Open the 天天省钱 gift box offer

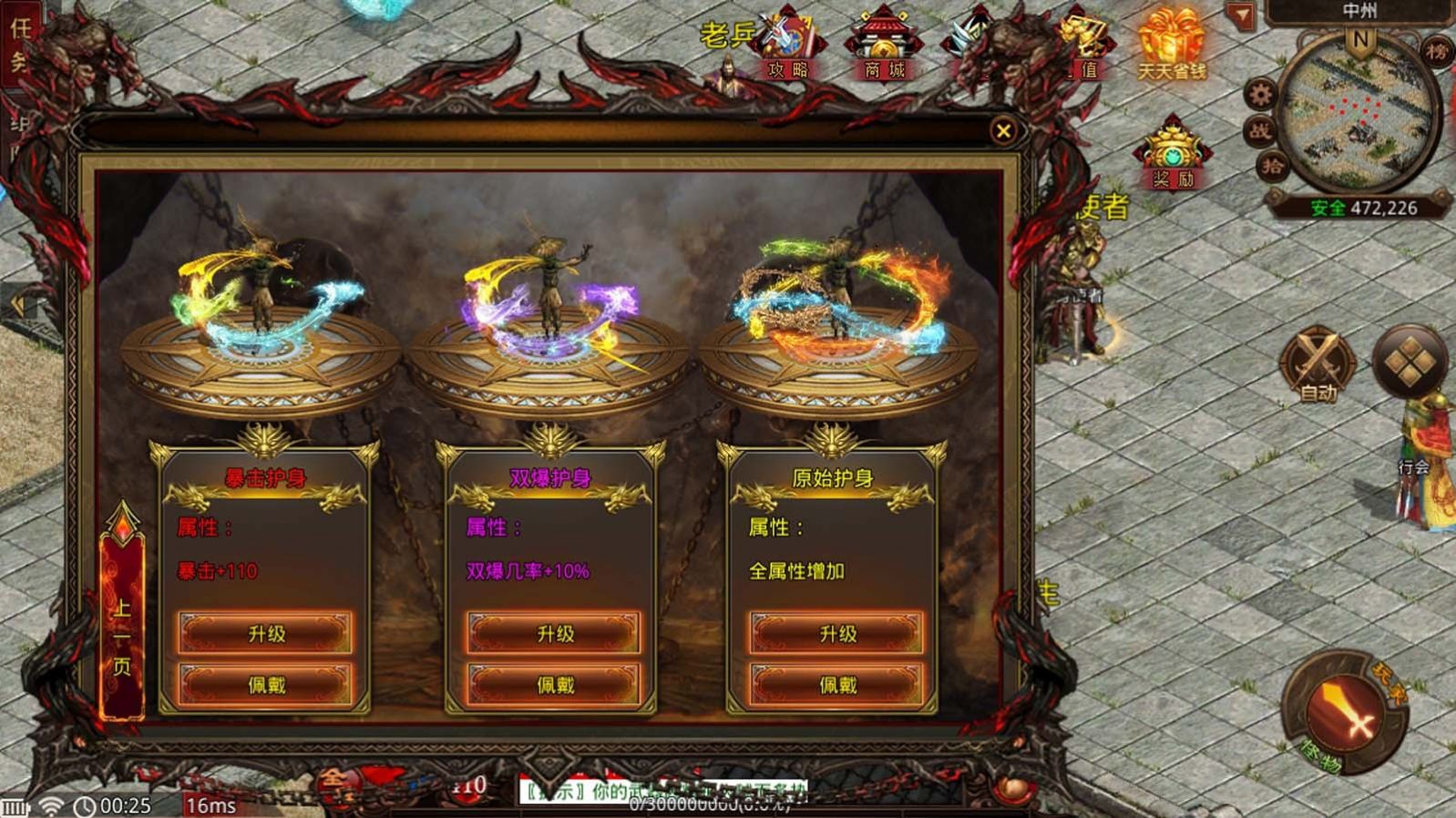tap(1171, 46)
